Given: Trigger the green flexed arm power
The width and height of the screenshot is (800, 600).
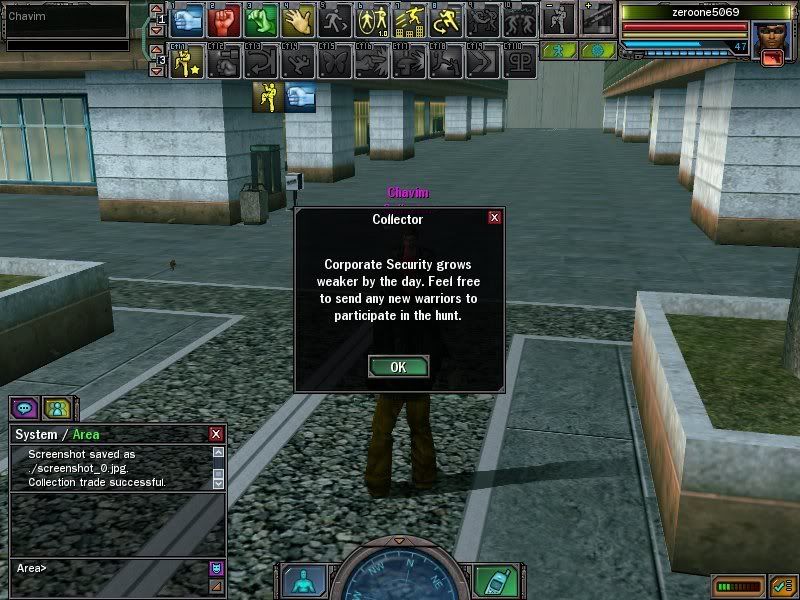Looking at the screenshot, I should click(261, 20).
